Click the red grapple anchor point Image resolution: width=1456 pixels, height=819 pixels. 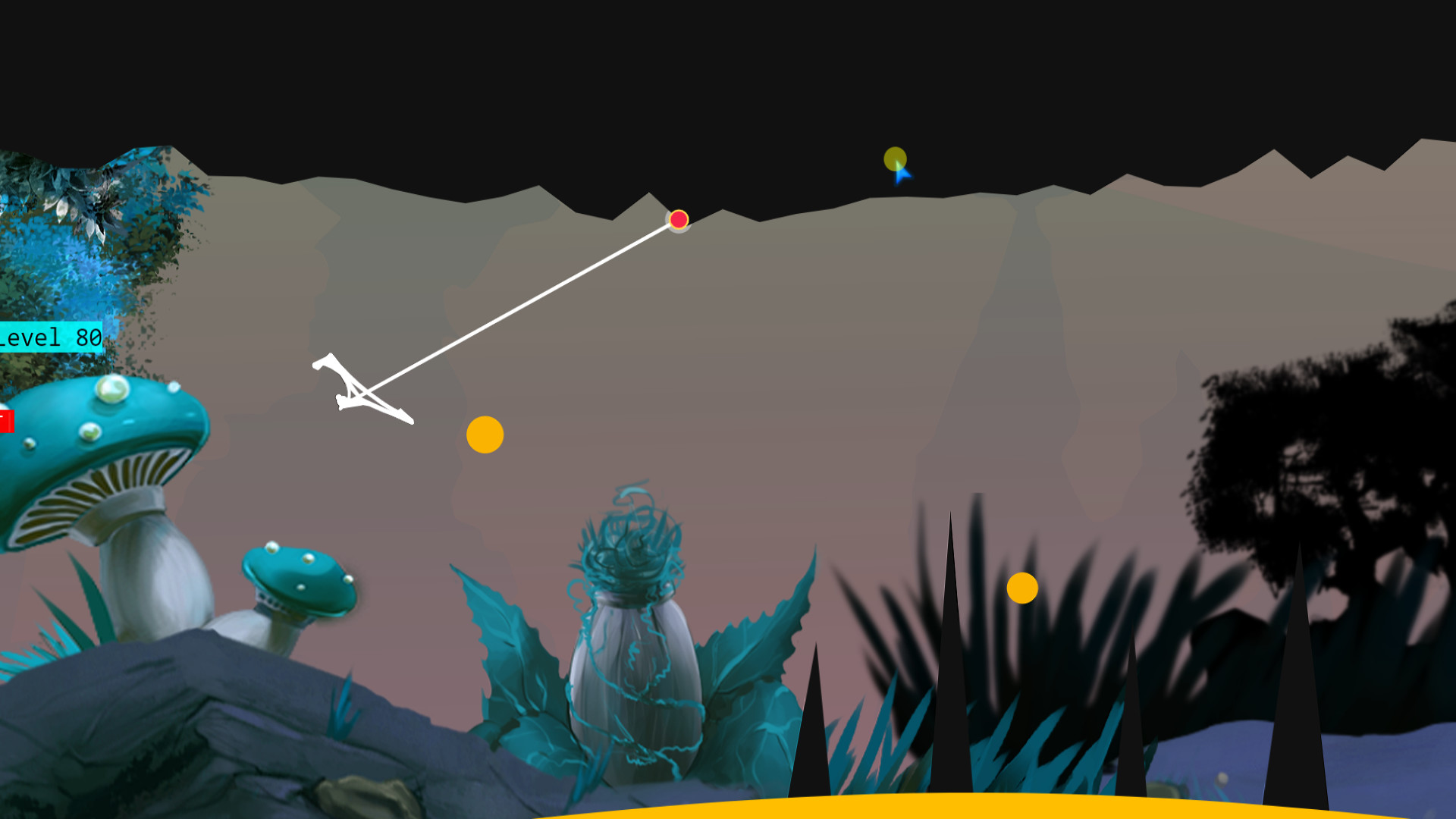coord(677,221)
